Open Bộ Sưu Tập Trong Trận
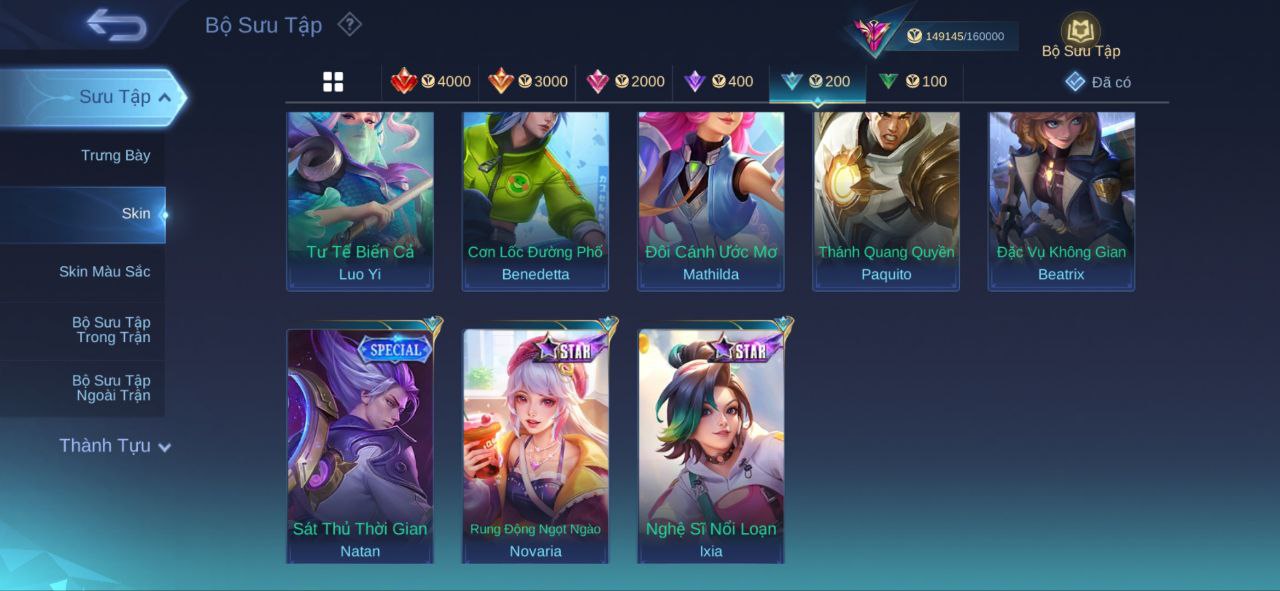The image size is (1280, 591). (111, 329)
